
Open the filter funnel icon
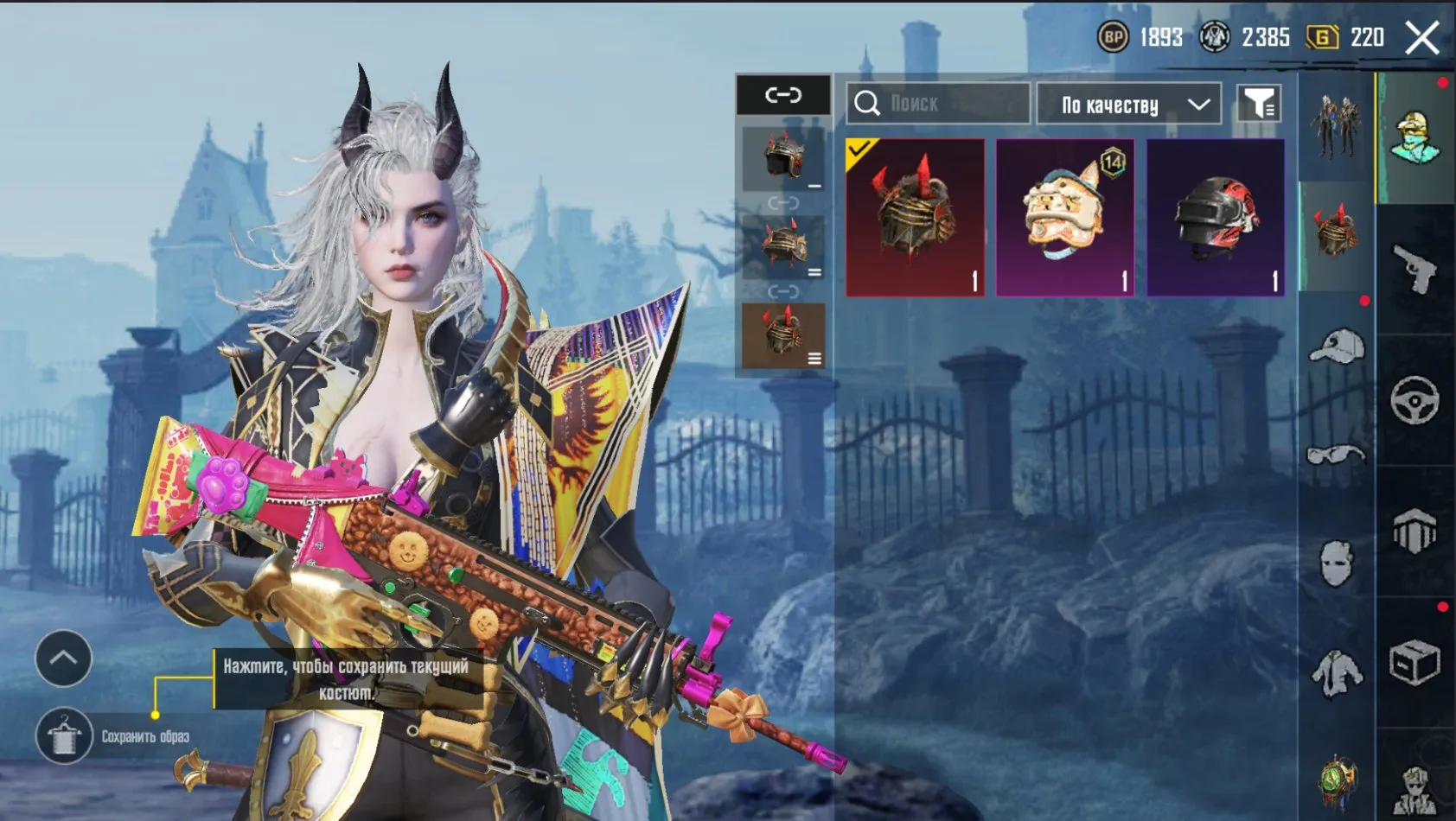point(1261,103)
